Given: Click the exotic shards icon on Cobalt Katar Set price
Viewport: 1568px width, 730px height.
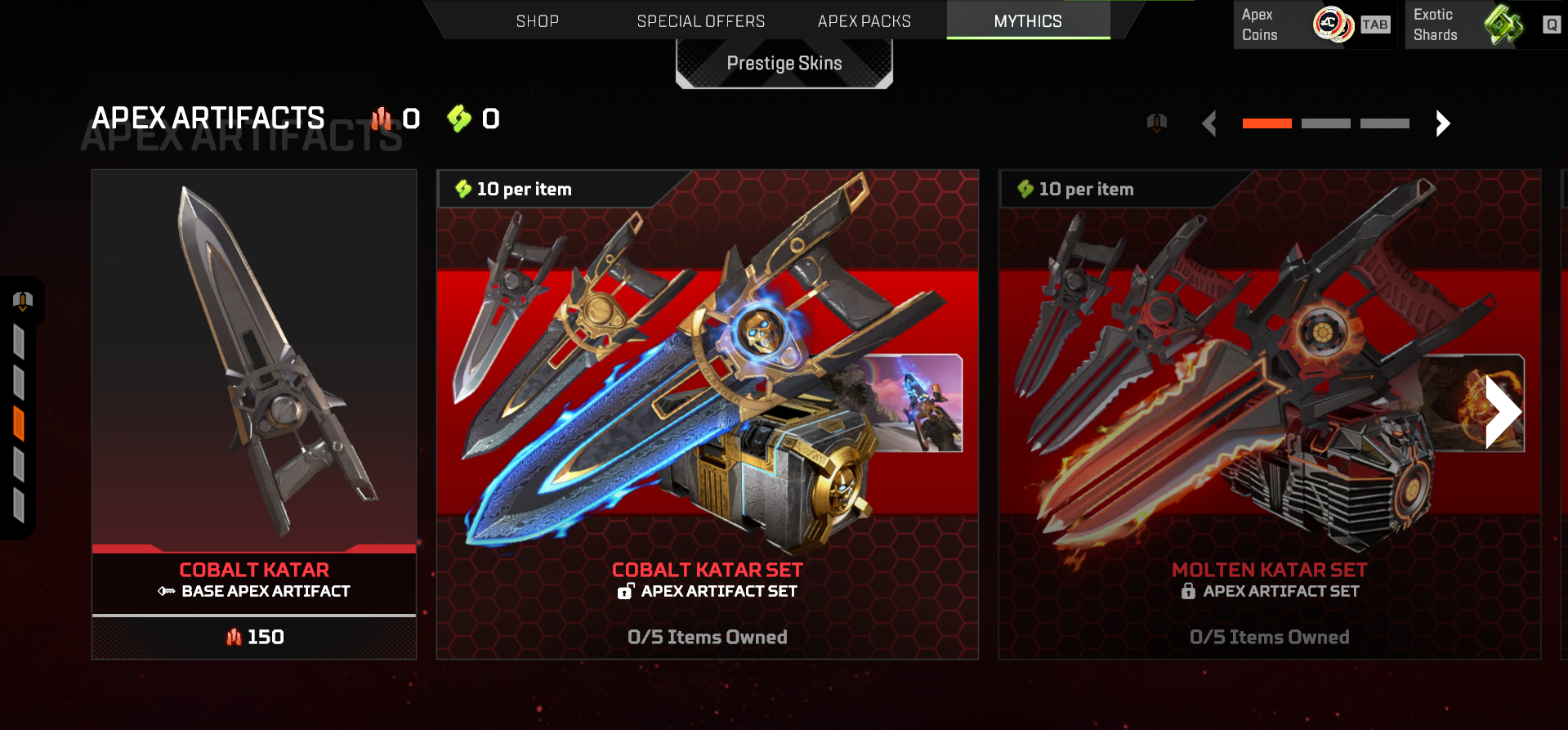Looking at the screenshot, I should pyautogui.click(x=462, y=189).
